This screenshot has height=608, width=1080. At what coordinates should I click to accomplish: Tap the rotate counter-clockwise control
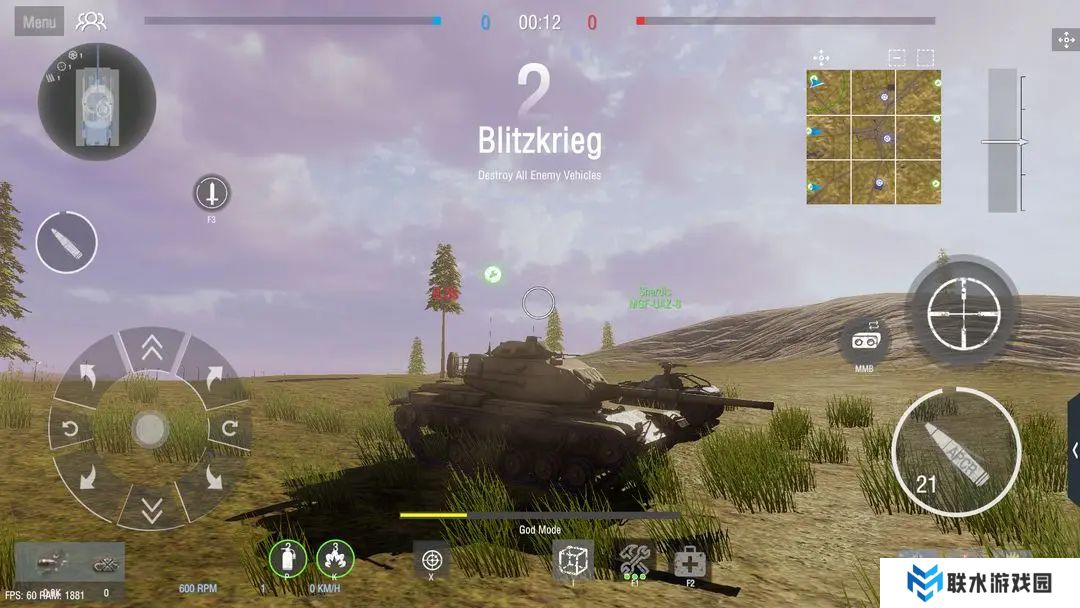coord(71,430)
